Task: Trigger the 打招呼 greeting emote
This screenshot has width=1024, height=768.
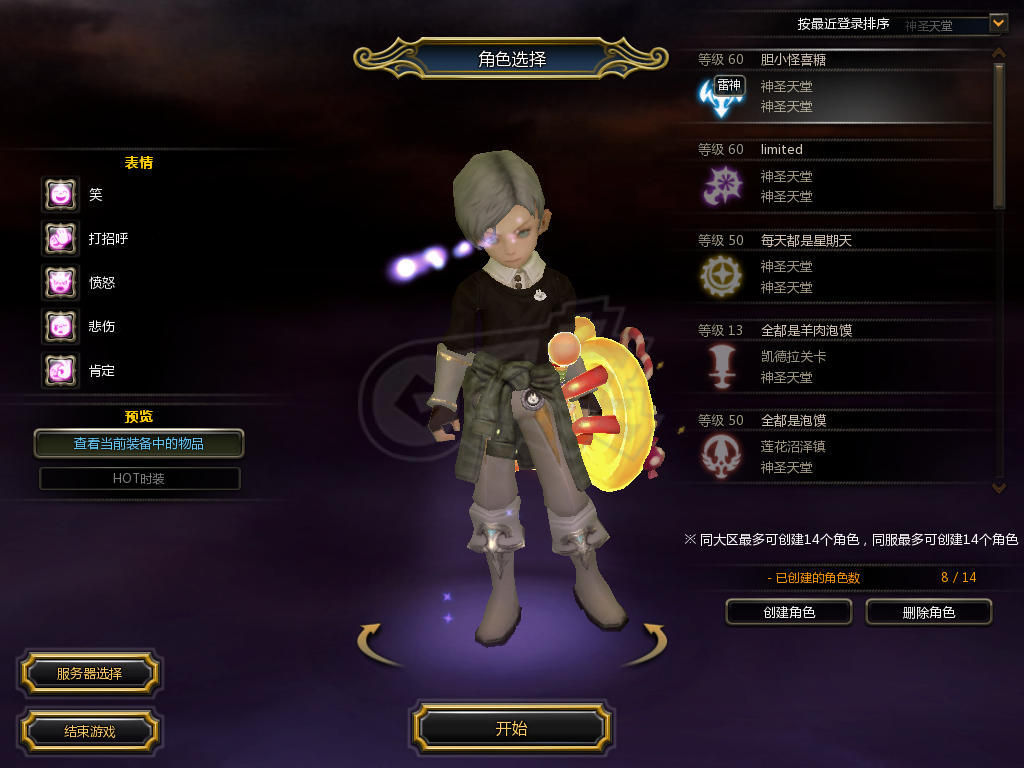Action: (60, 239)
